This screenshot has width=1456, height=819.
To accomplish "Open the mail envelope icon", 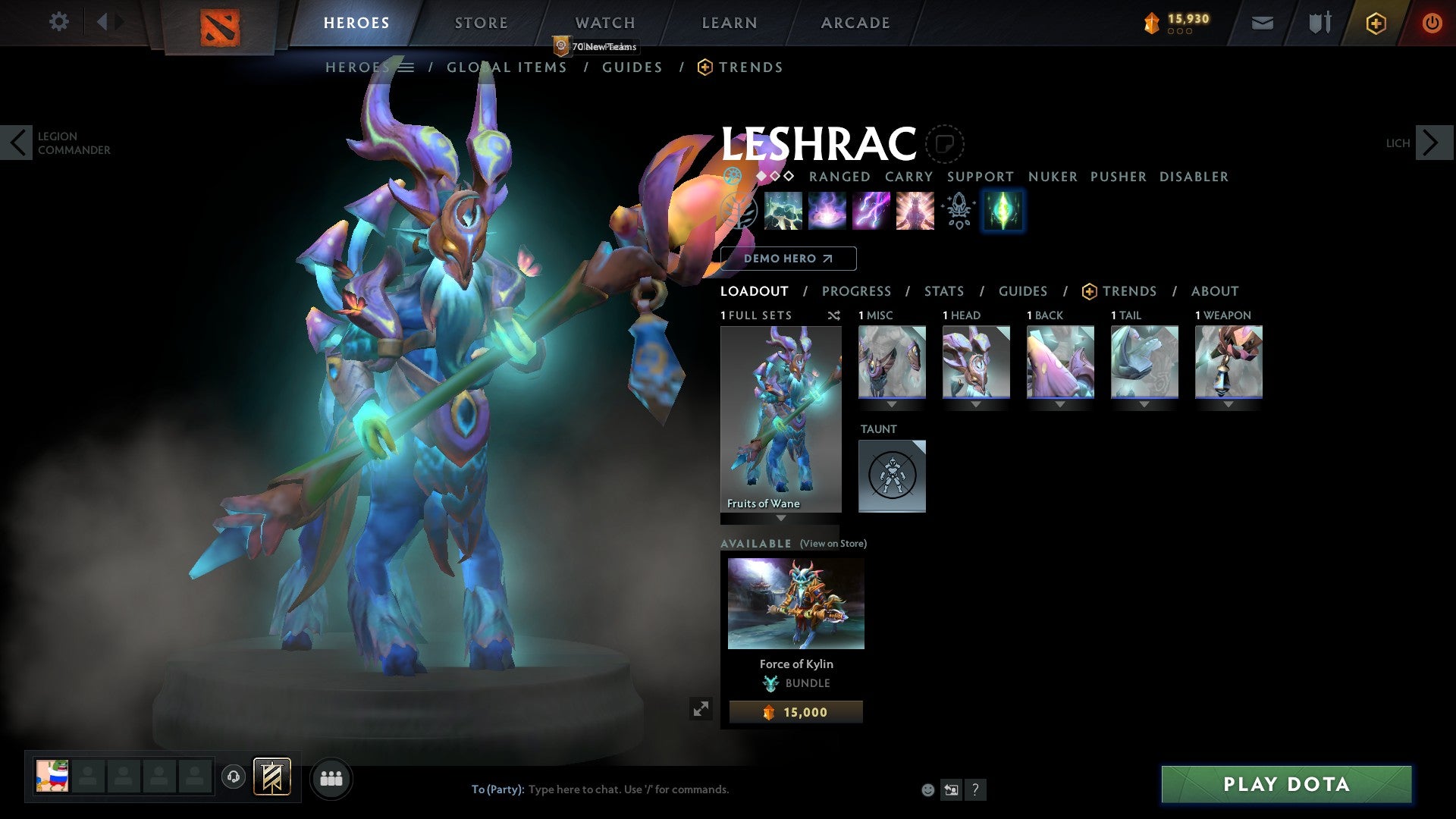I will click(x=1262, y=23).
